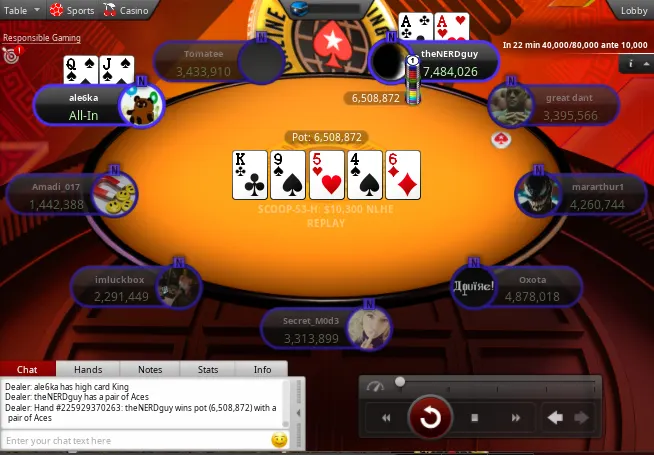Select the Chat tab

point(27,369)
